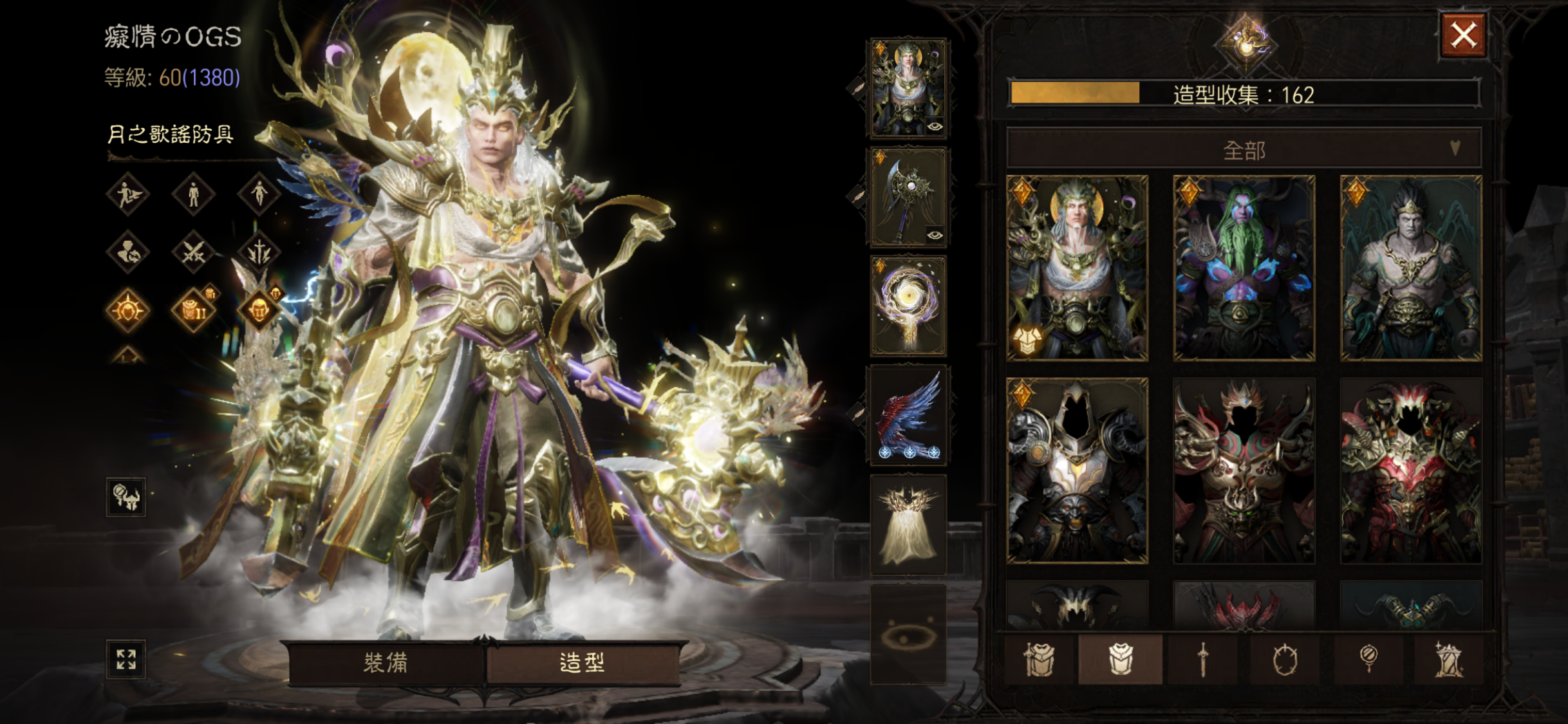Open the equipped armor cosmetic slot

[908, 88]
